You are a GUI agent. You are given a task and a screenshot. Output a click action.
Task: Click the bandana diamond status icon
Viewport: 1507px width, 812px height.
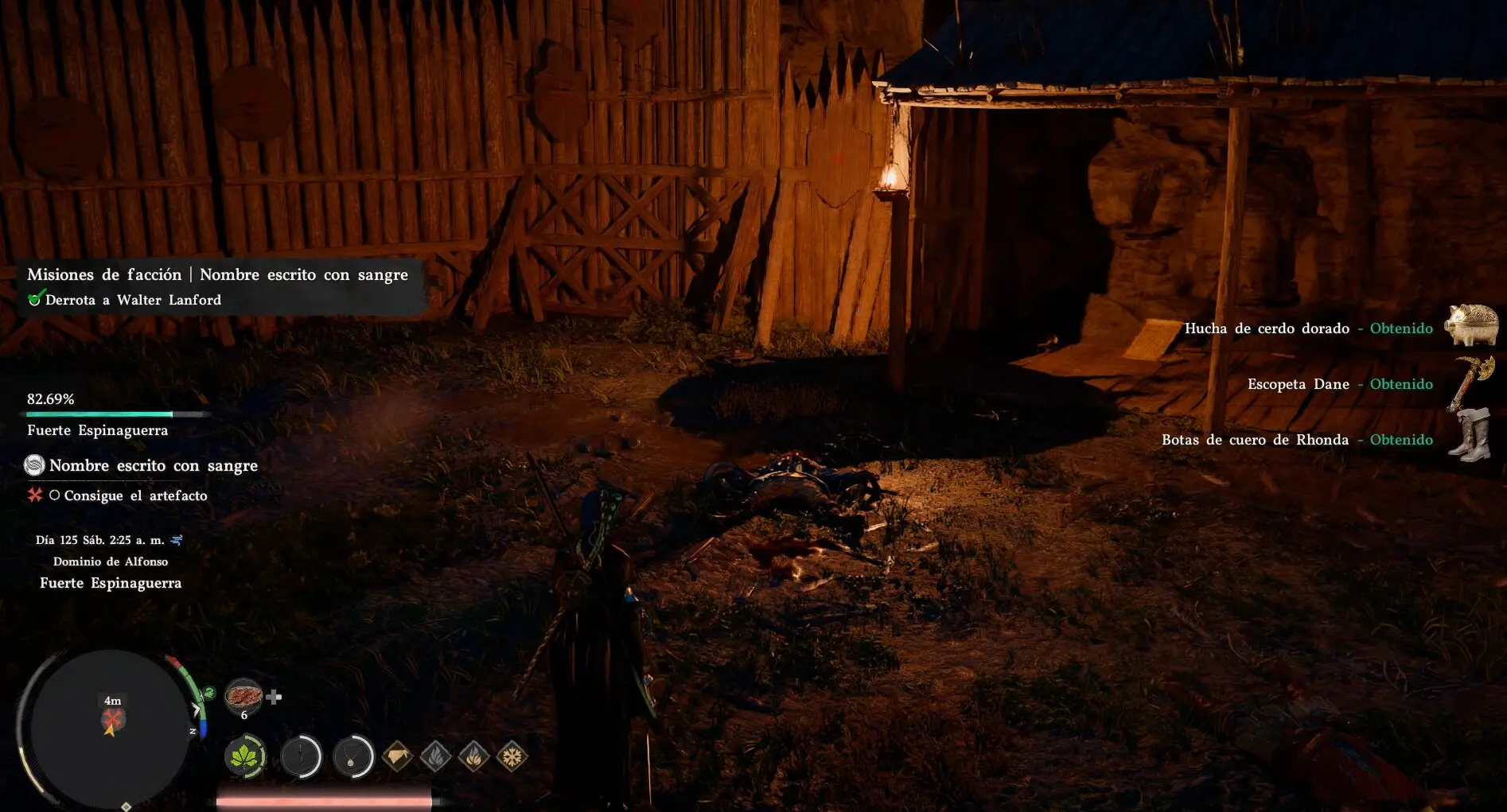point(397,756)
